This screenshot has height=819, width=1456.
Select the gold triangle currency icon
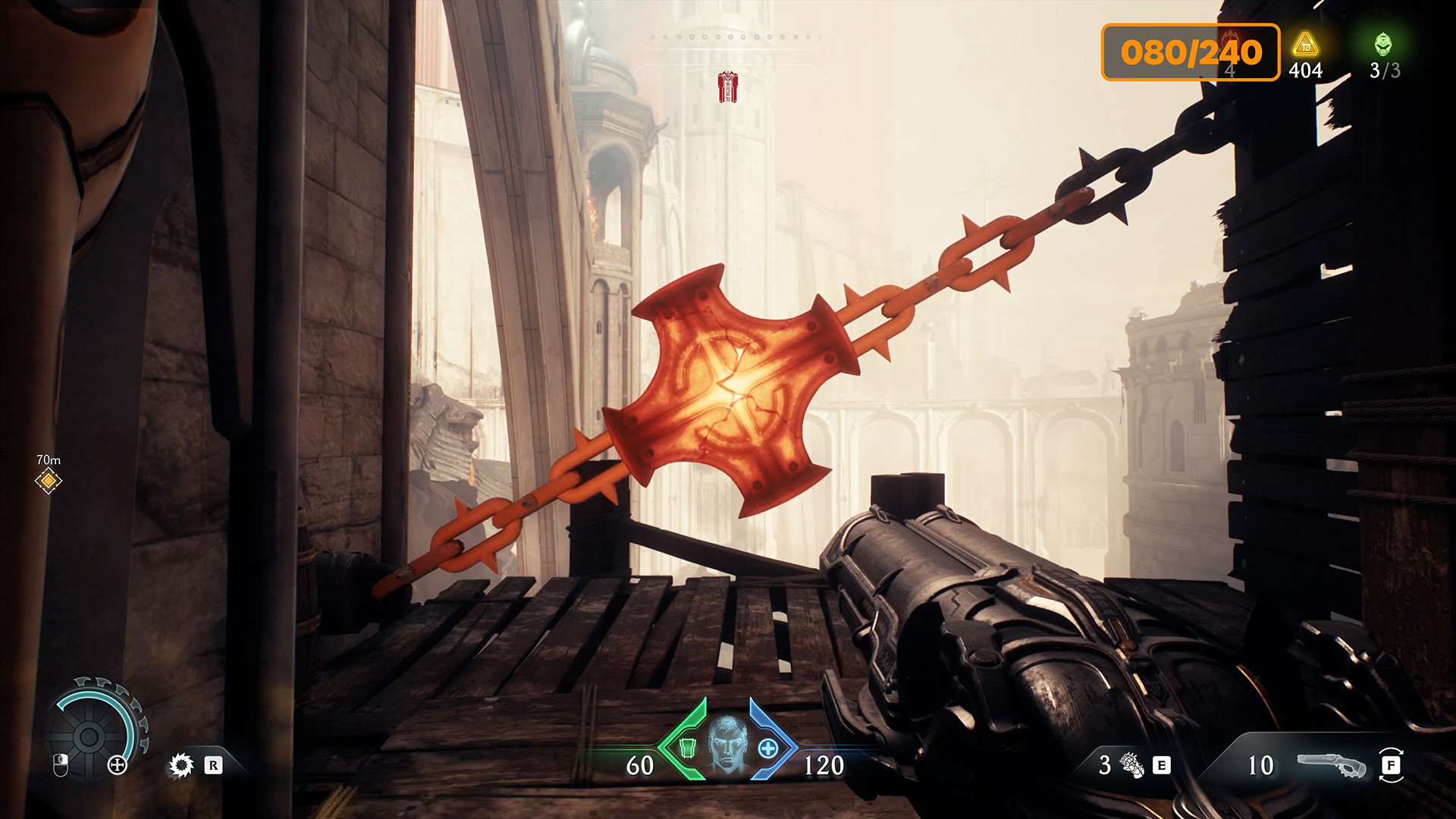tap(1305, 45)
